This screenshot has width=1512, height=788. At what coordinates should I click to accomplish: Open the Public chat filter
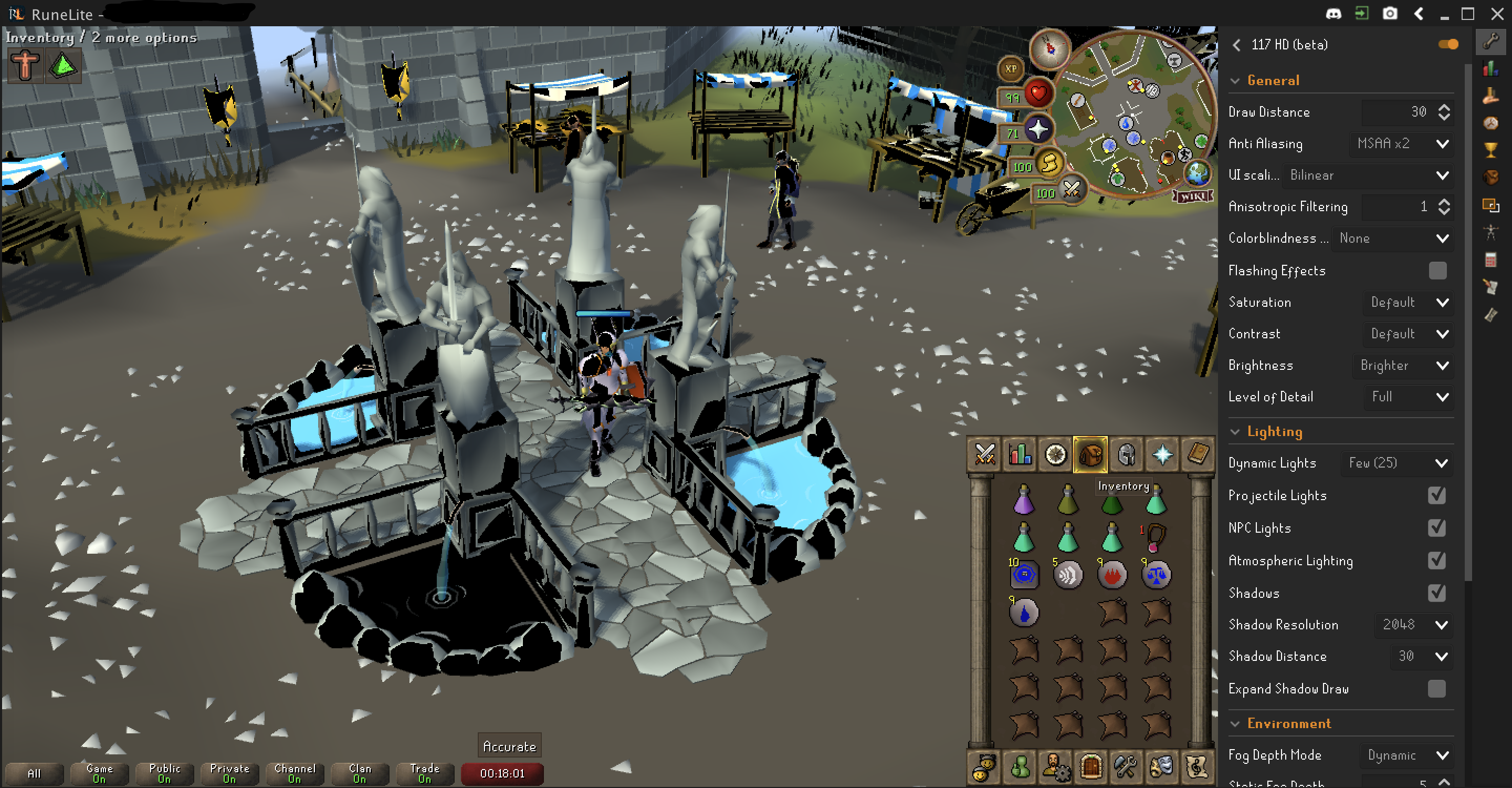tap(164, 773)
